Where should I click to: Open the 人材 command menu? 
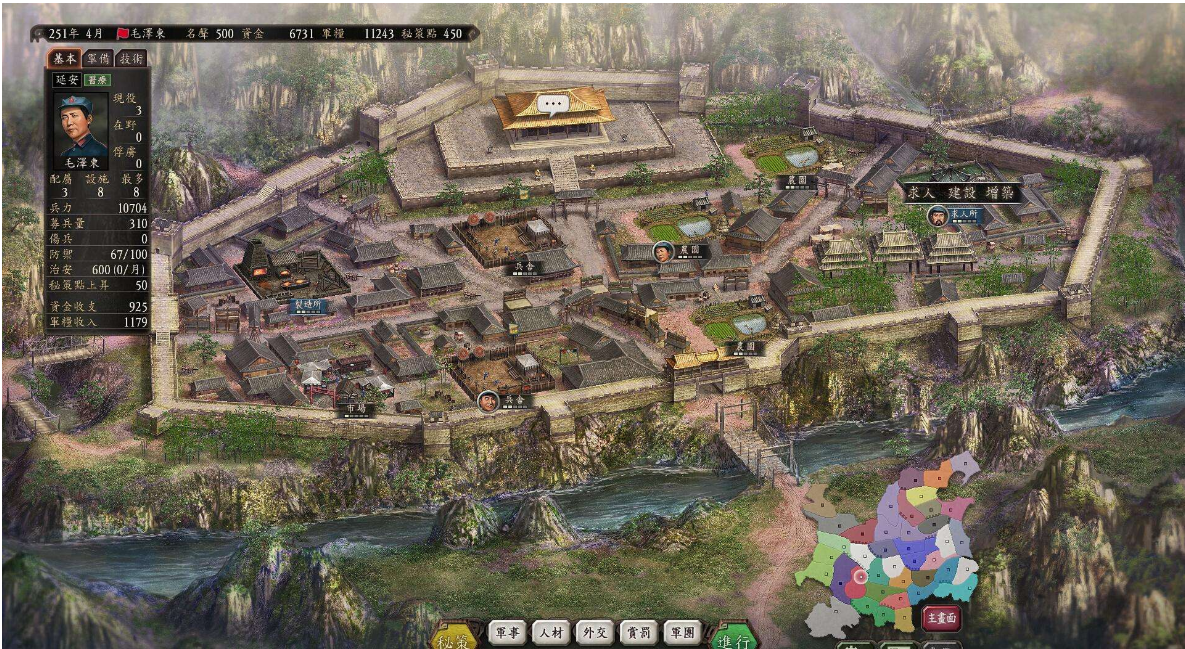coord(551,632)
